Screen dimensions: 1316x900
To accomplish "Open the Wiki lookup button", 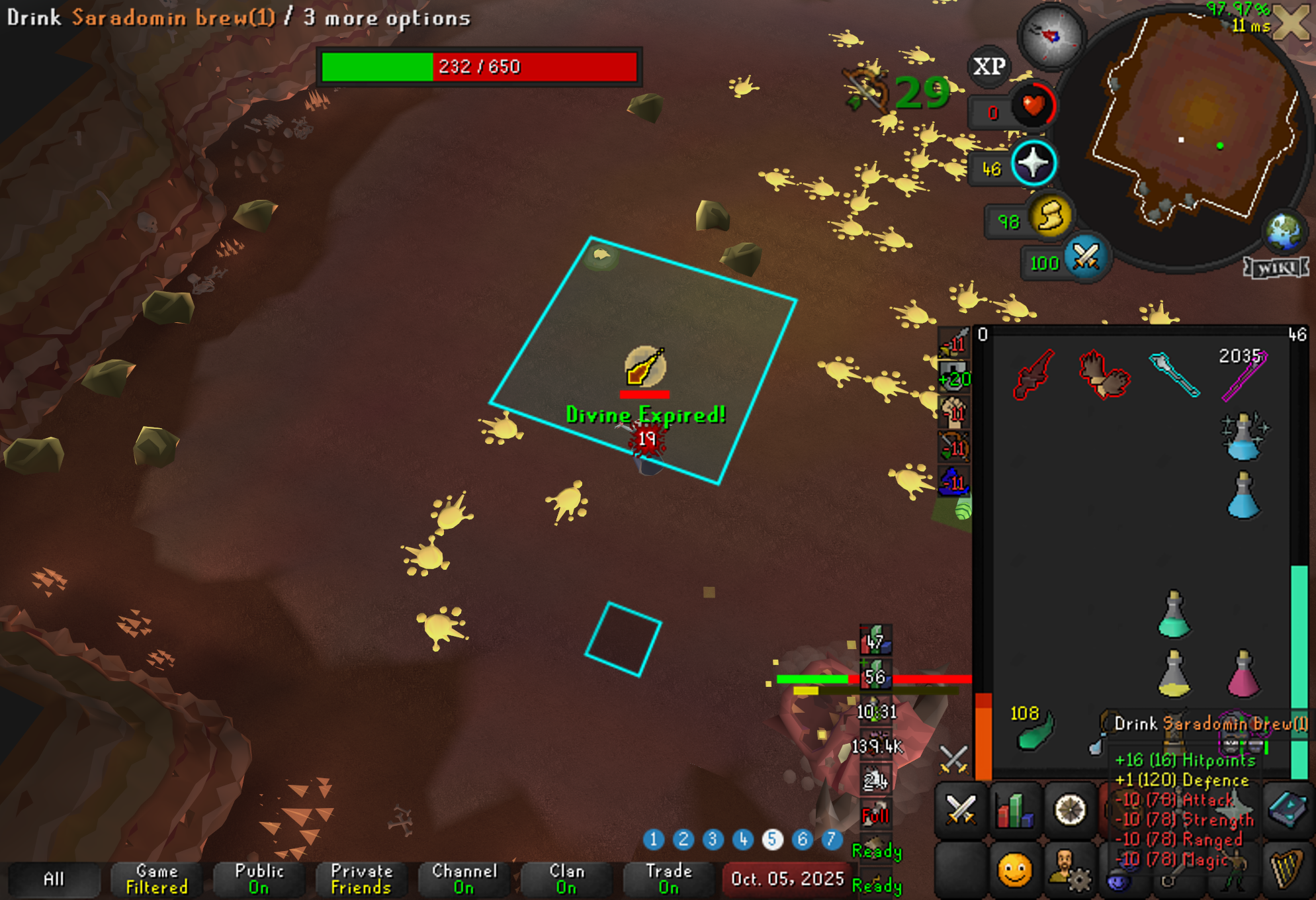I will [1276, 267].
